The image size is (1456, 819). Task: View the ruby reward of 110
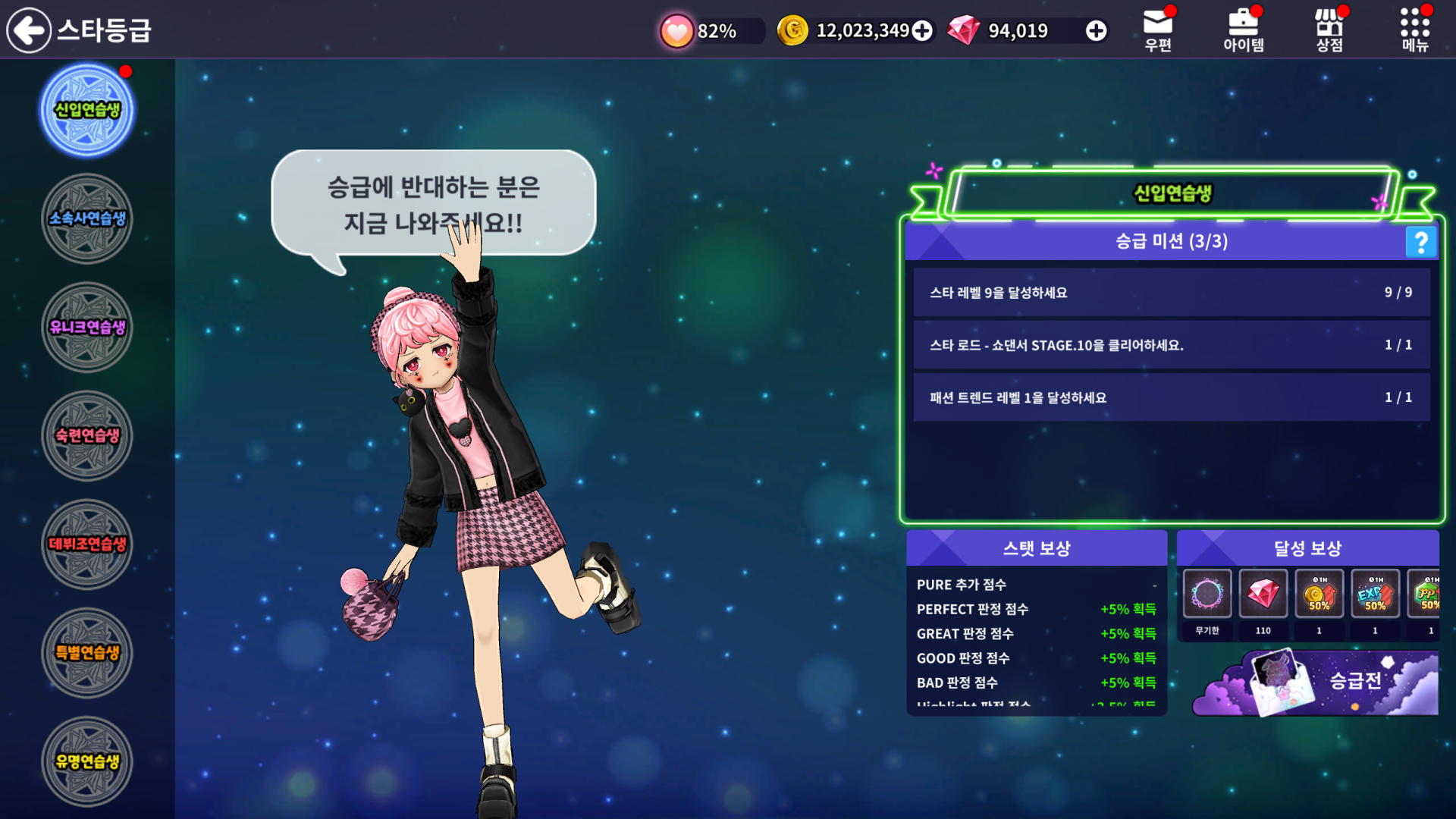pyautogui.click(x=1263, y=595)
